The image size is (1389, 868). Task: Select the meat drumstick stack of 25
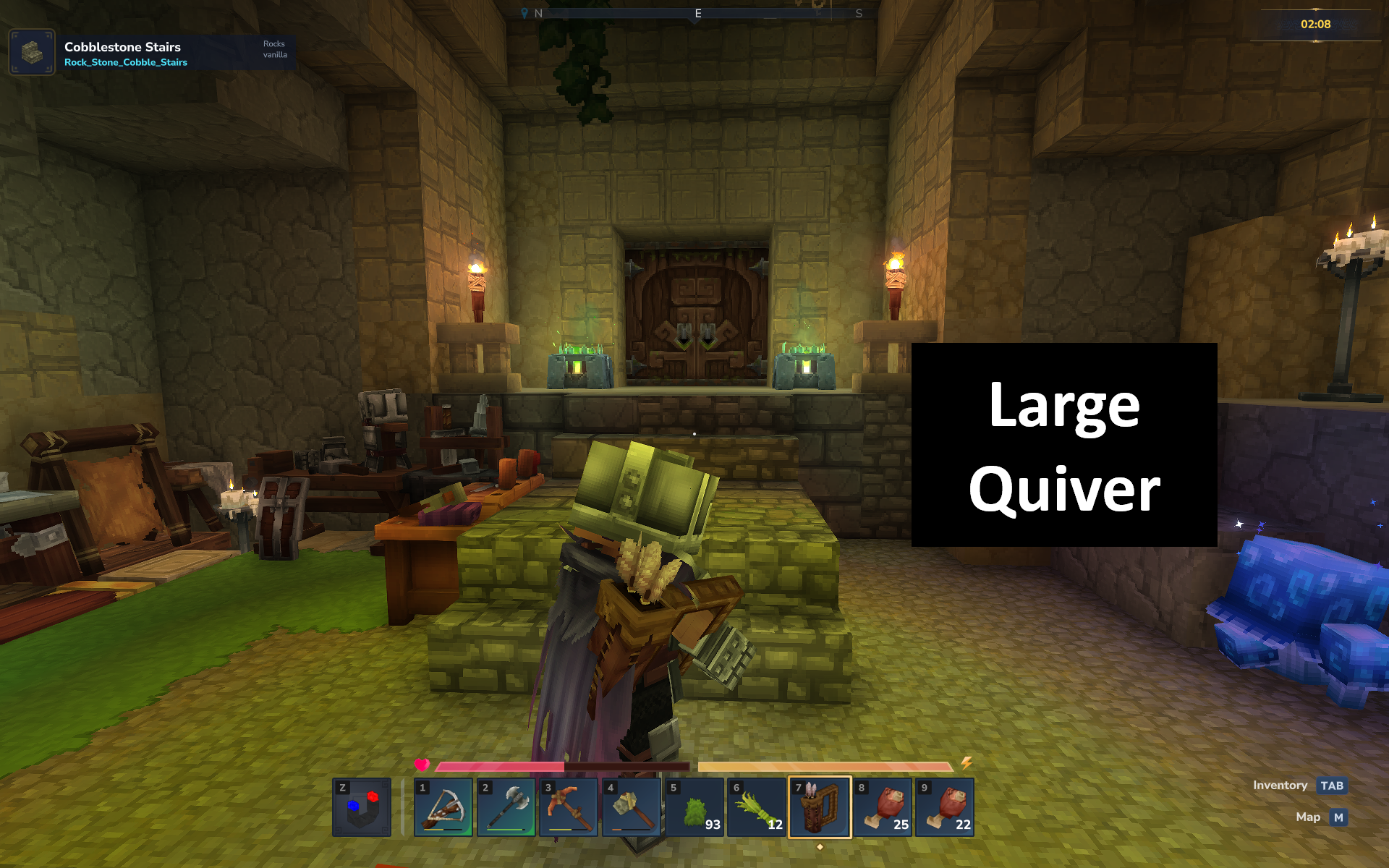click(883, 807)
